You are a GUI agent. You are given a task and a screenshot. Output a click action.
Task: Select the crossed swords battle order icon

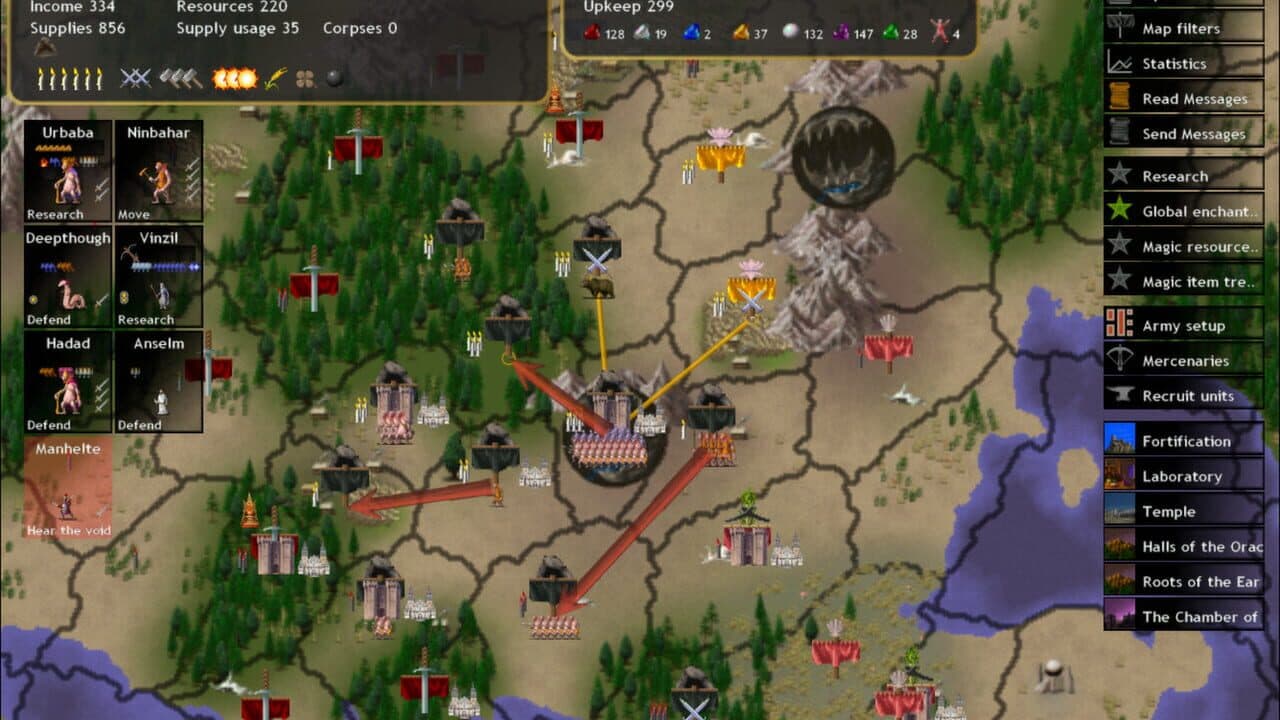pos(135,78)
